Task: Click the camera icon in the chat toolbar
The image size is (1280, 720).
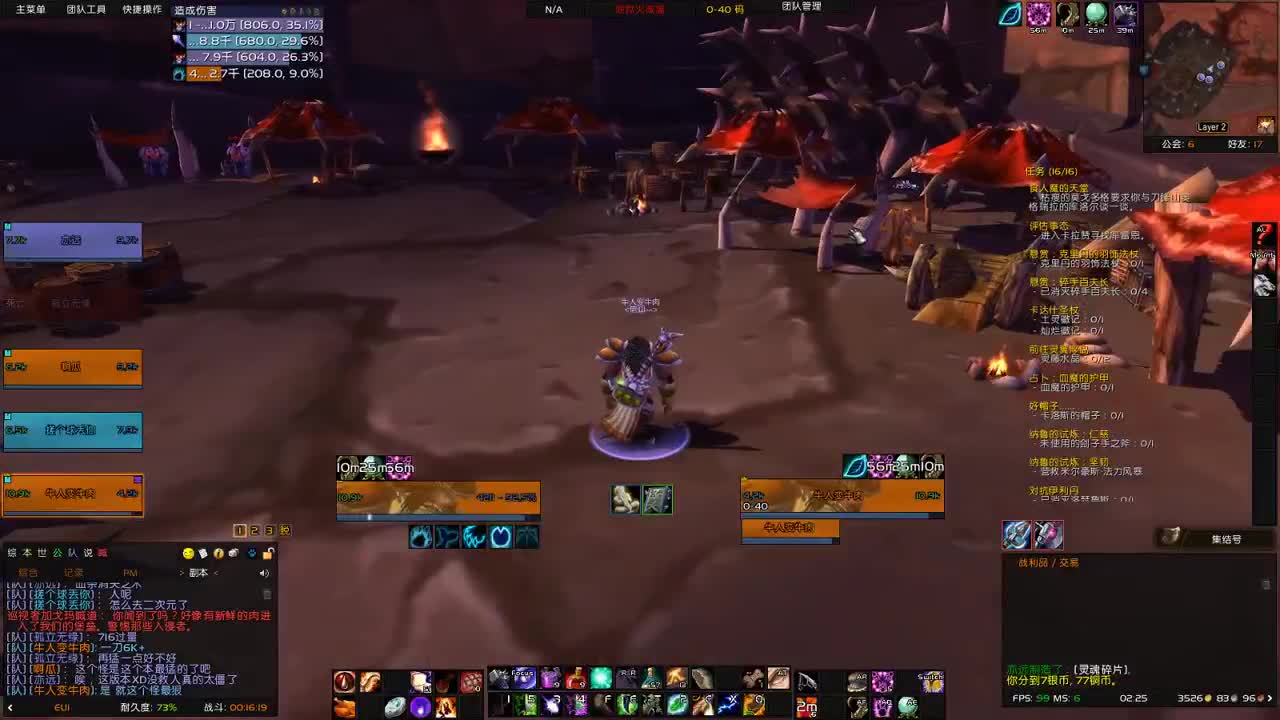Action: (234, 552)
